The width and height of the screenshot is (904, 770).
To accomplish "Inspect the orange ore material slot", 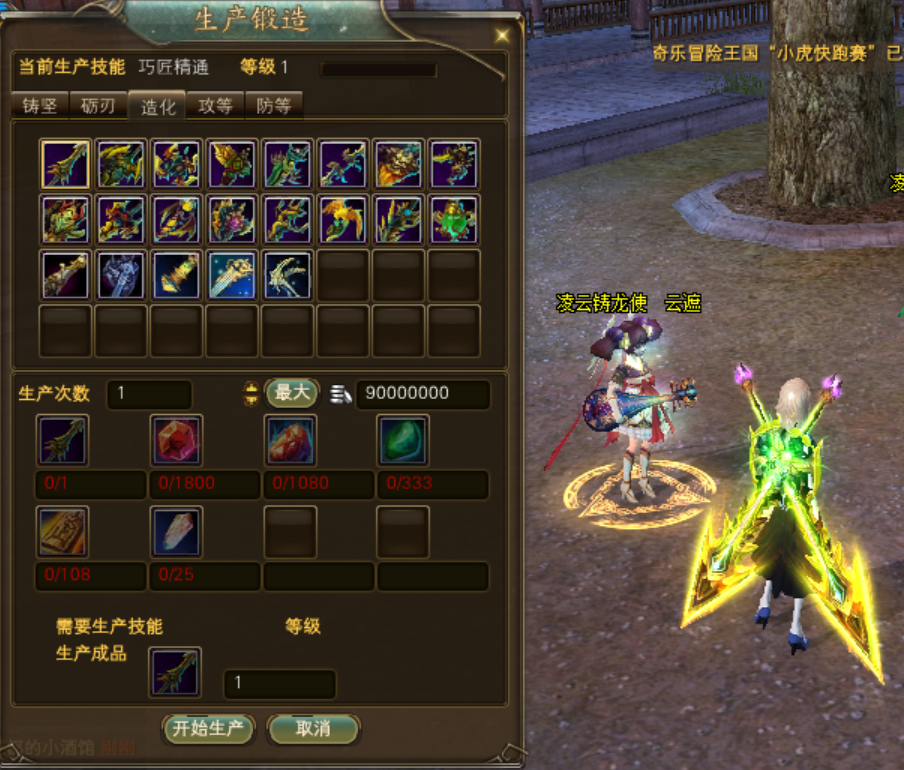I will coord(291,441).
